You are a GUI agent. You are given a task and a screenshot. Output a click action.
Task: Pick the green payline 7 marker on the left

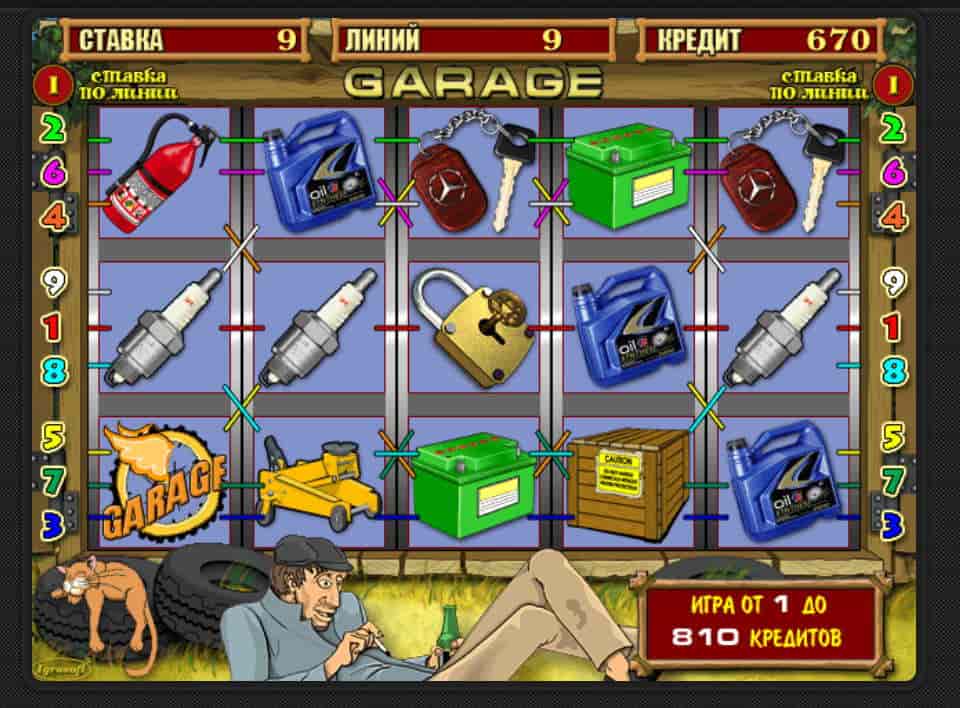pyautogui.click(x=52, y=481)
